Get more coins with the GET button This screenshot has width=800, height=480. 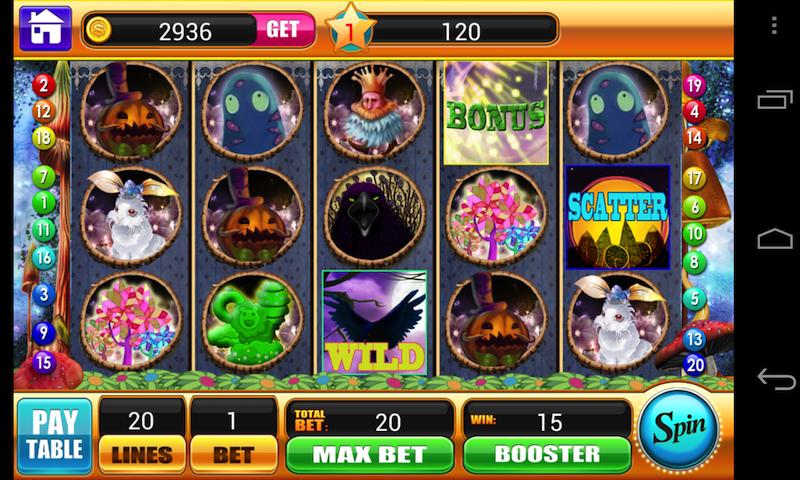(x=282, y=30)
